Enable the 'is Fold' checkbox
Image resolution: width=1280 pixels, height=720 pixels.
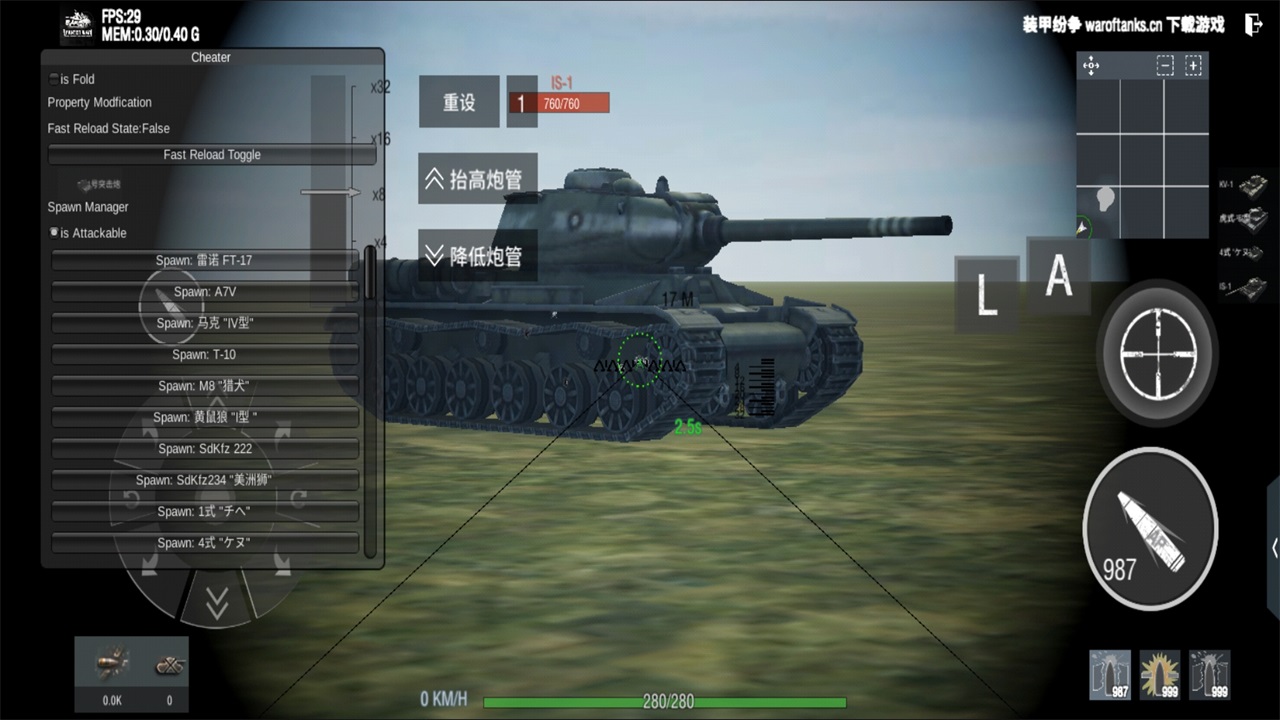pos(53,79)
